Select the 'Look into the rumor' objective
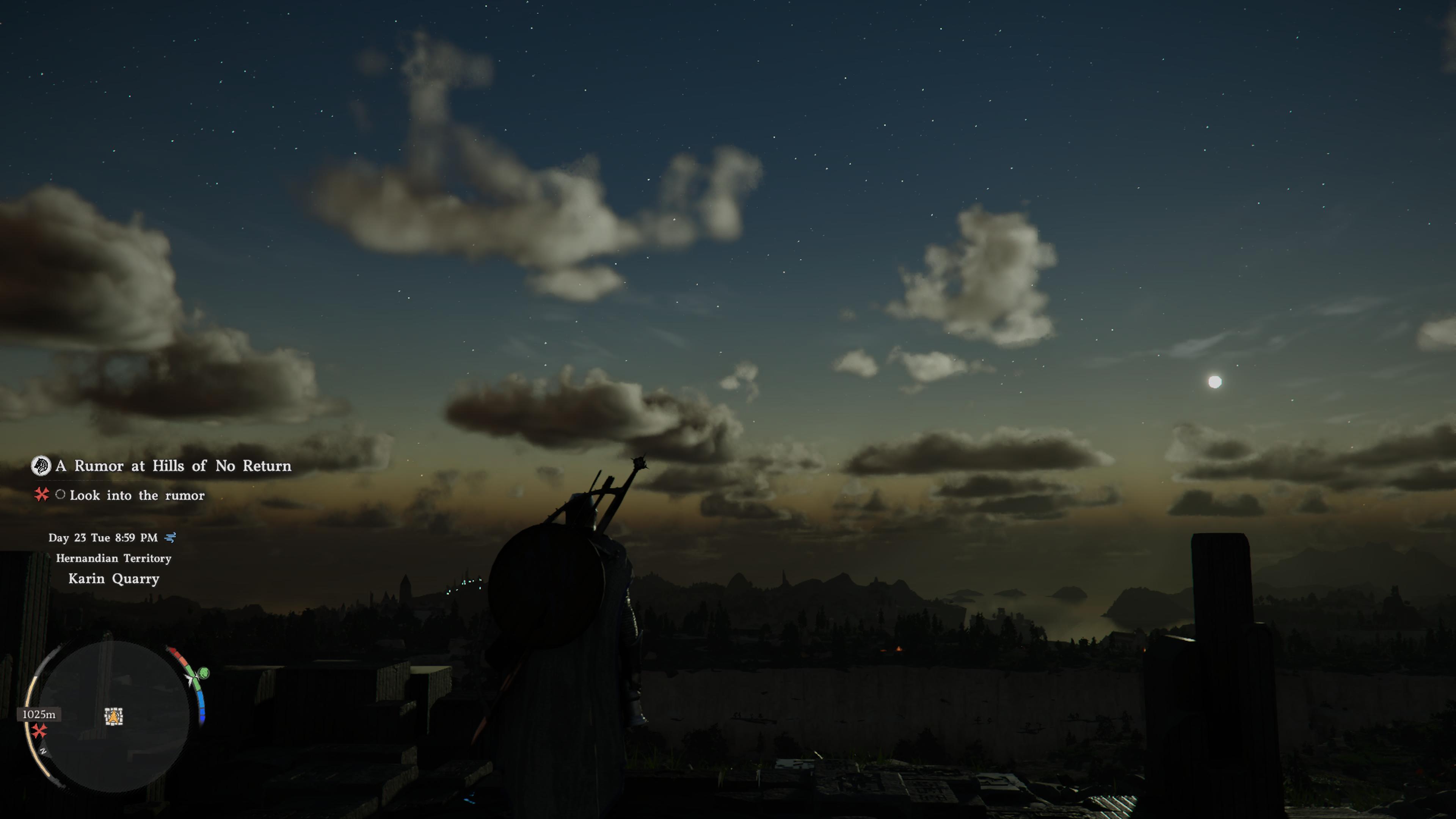1456x819 pixels. (137, 496)
